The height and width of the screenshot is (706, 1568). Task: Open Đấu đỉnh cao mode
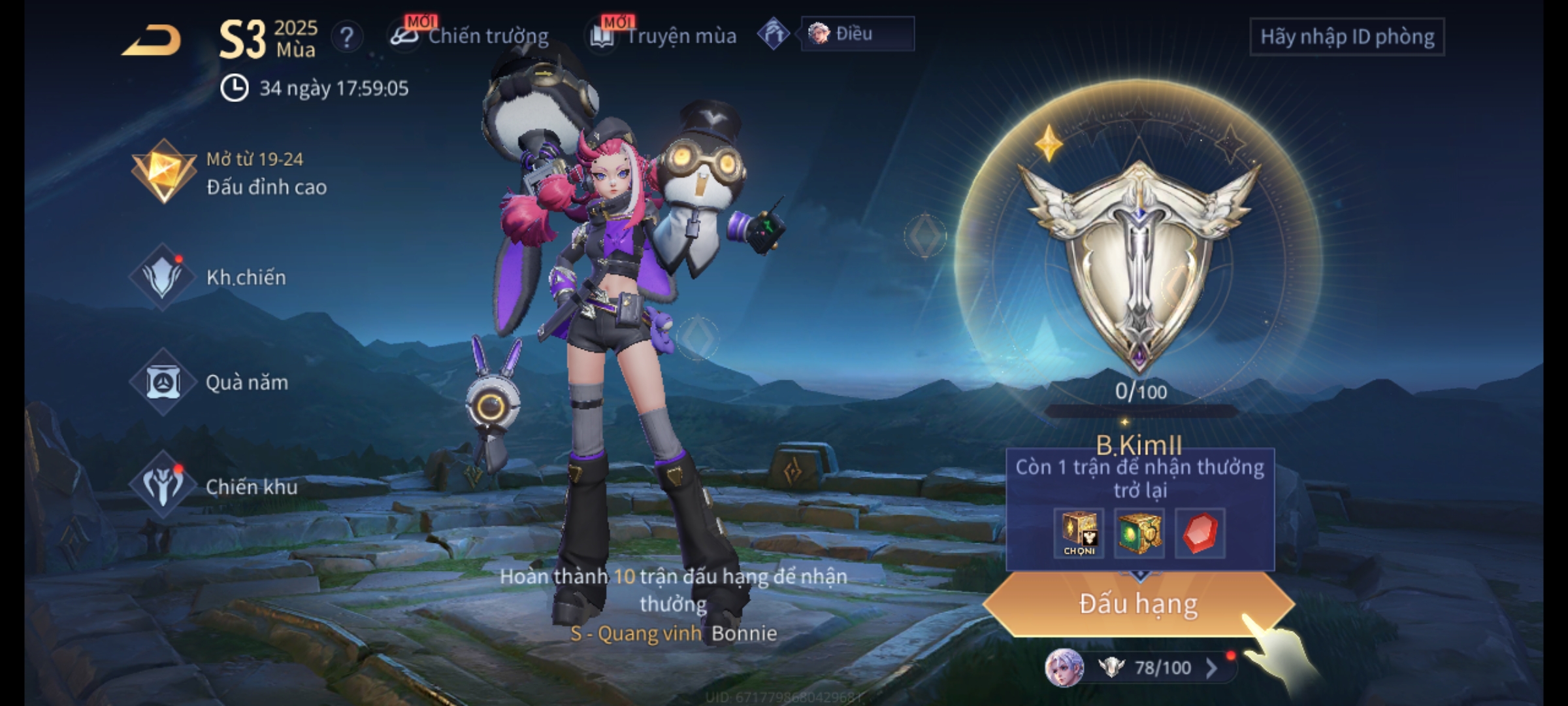tap(230, 173)
